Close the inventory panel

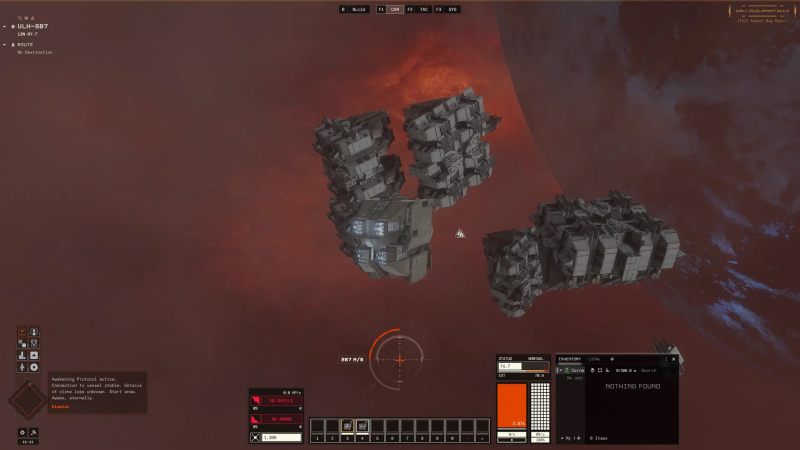coord(673,358)
